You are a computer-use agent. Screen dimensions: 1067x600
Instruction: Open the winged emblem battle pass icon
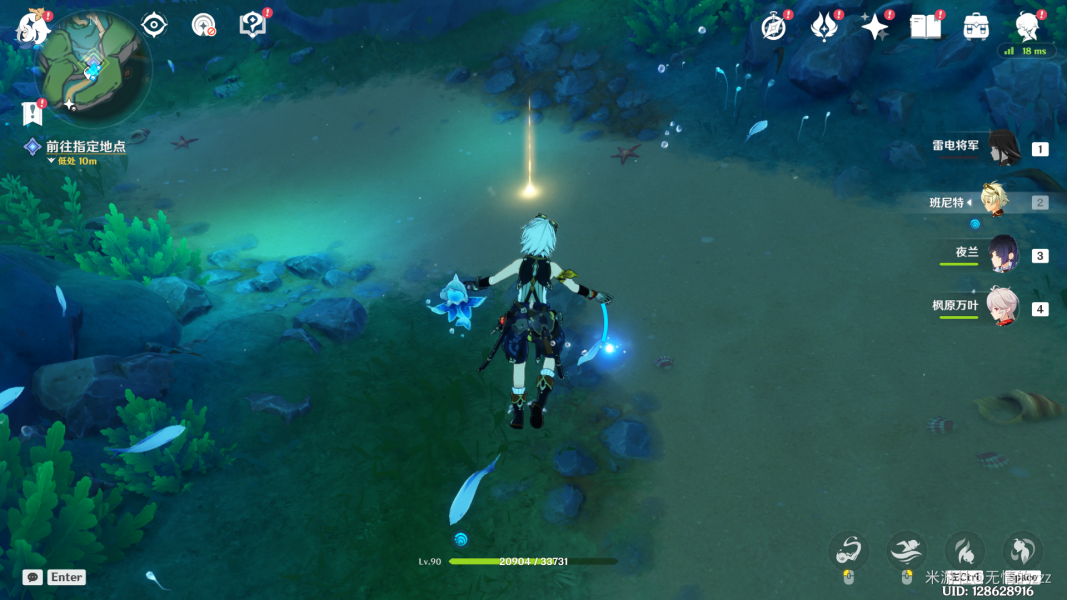pos(824,27)
